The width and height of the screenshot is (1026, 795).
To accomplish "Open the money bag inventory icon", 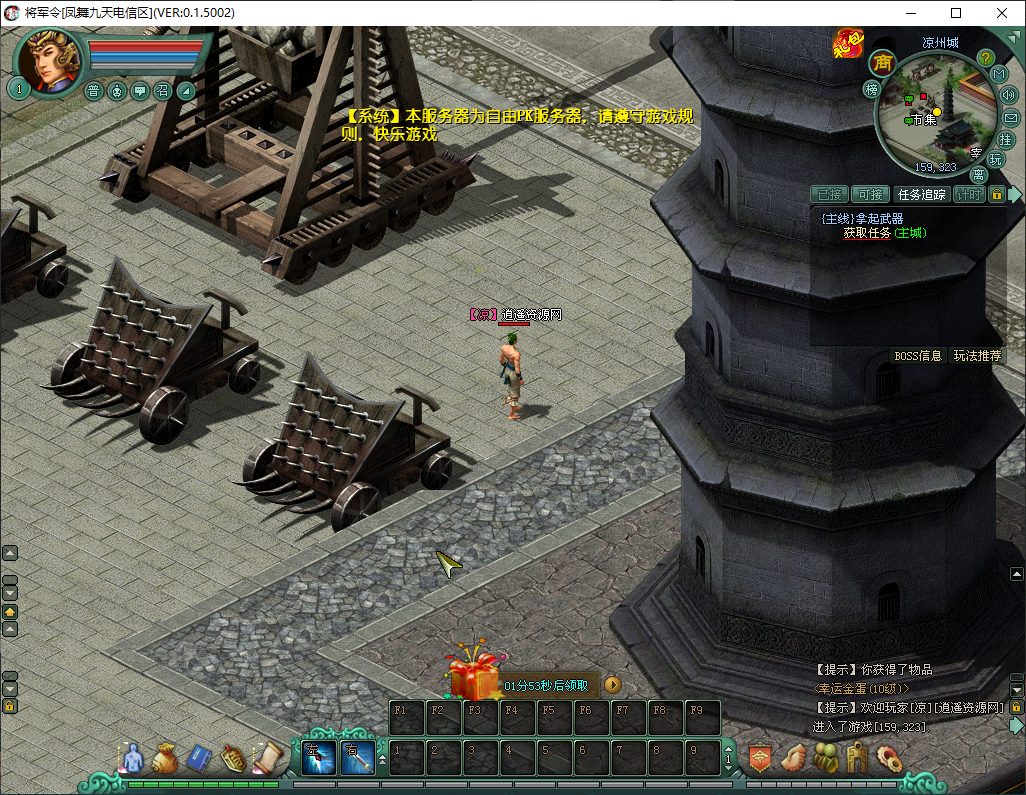I will (x=165, y=759).
